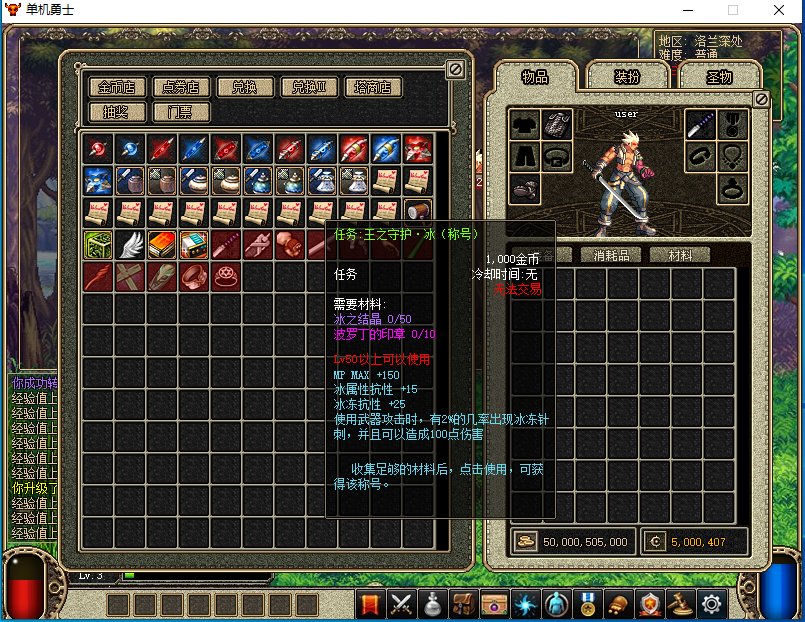
Task: Open the auction gavel toolbar icon
Action: click(680, 604)
